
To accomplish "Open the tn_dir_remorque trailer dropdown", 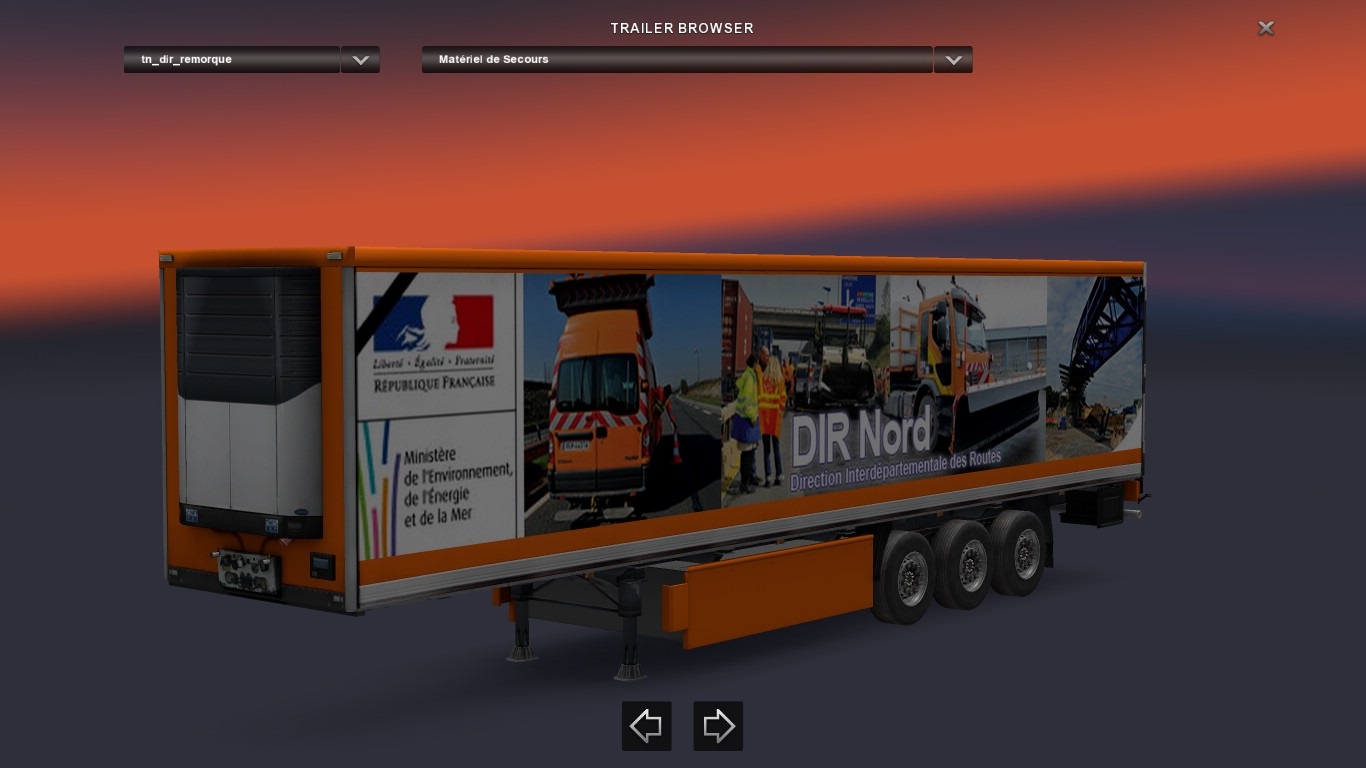I will point(360,60).
